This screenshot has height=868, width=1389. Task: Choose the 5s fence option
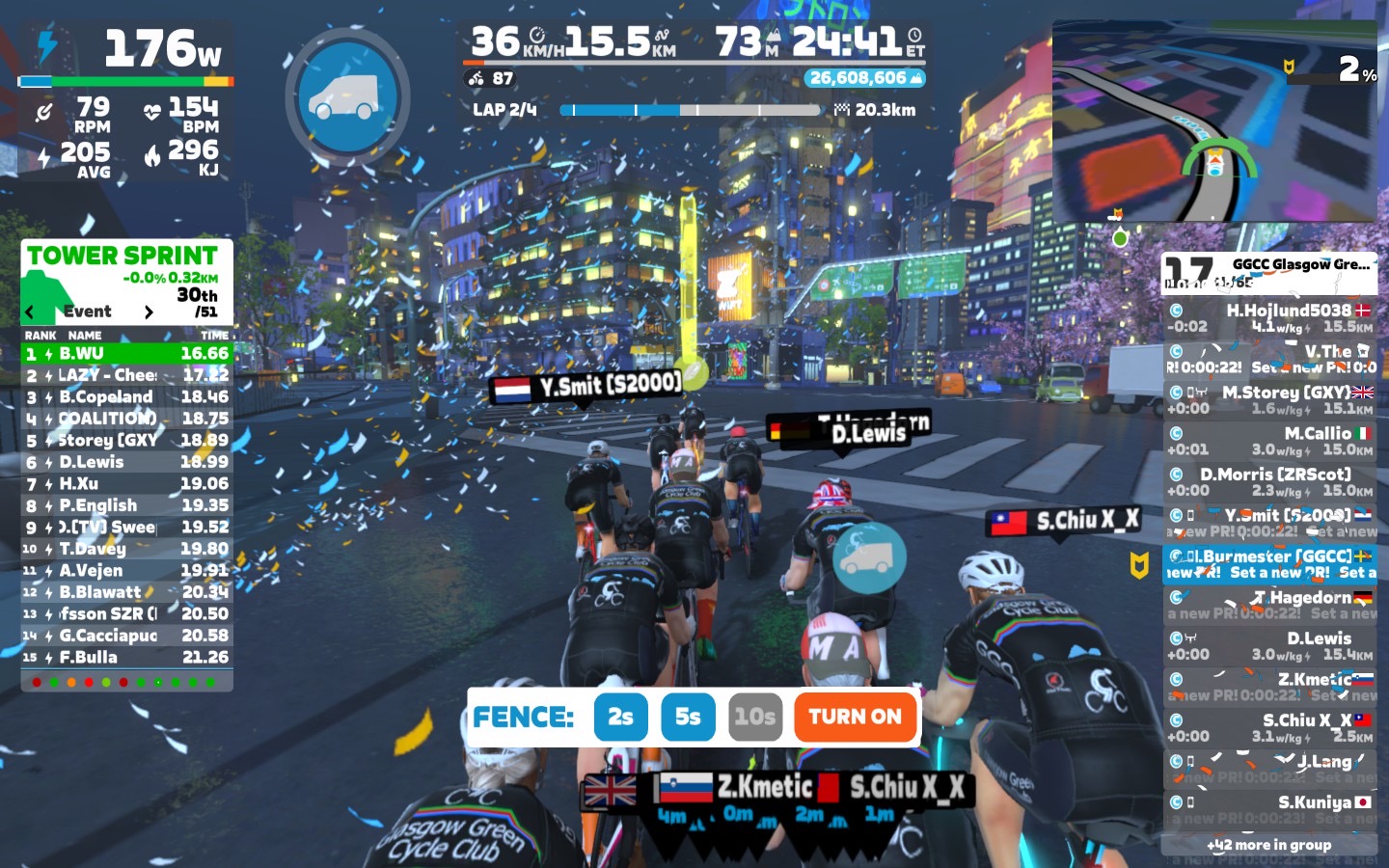click(x=688, y=717)
